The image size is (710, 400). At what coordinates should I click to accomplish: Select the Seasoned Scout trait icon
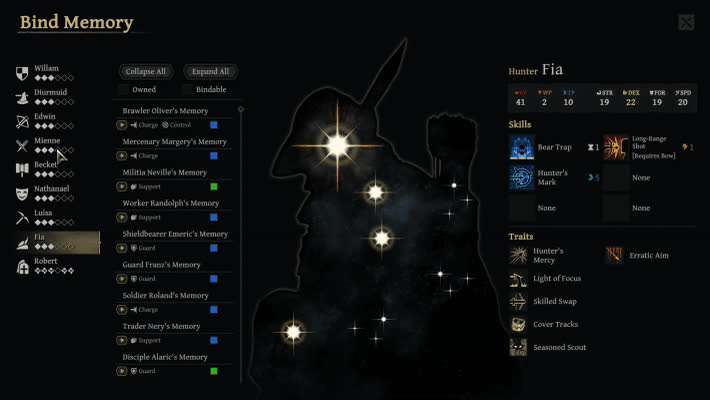click(x=518, y=347)
